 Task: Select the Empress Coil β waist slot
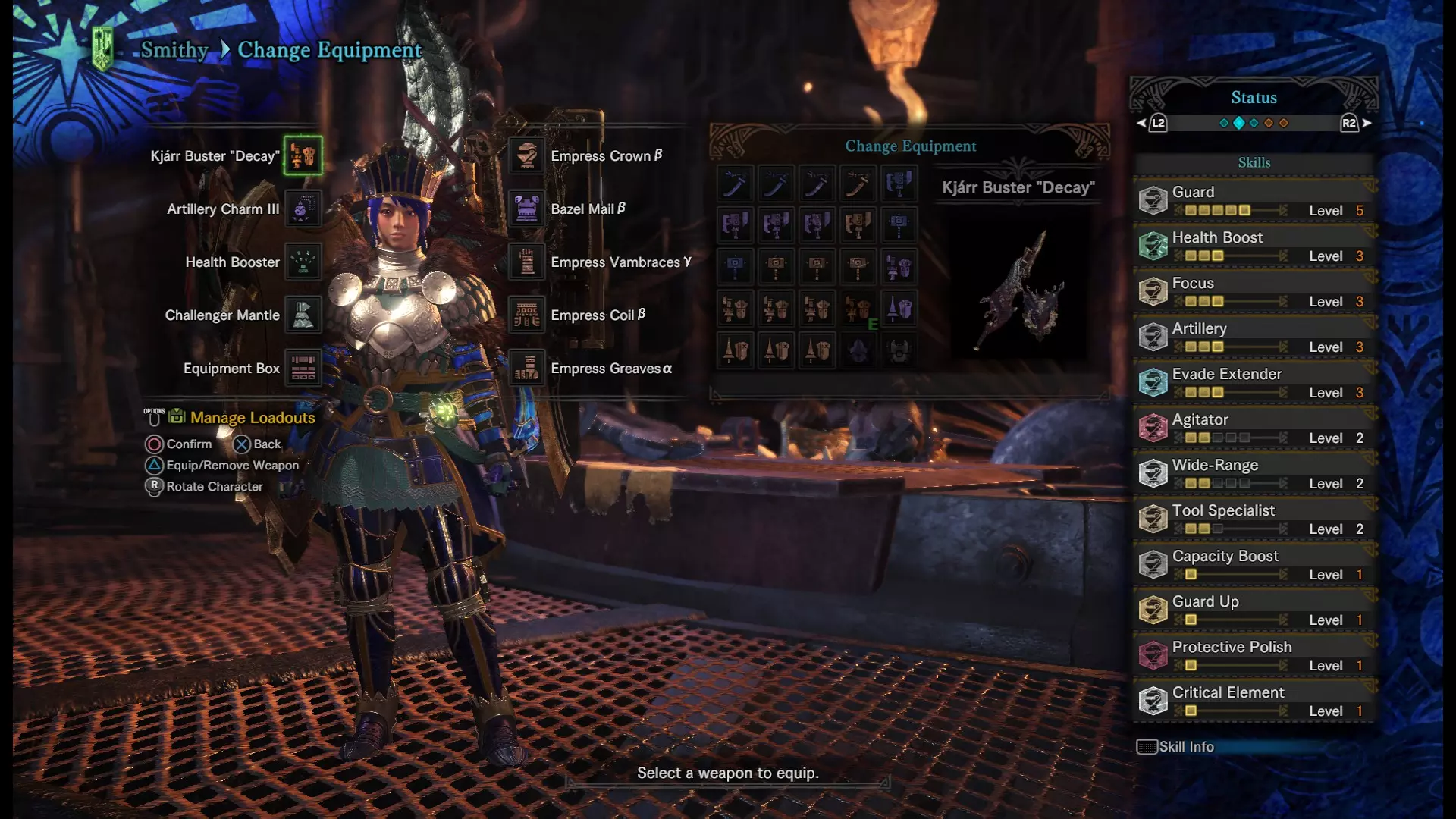pos(526,315)
